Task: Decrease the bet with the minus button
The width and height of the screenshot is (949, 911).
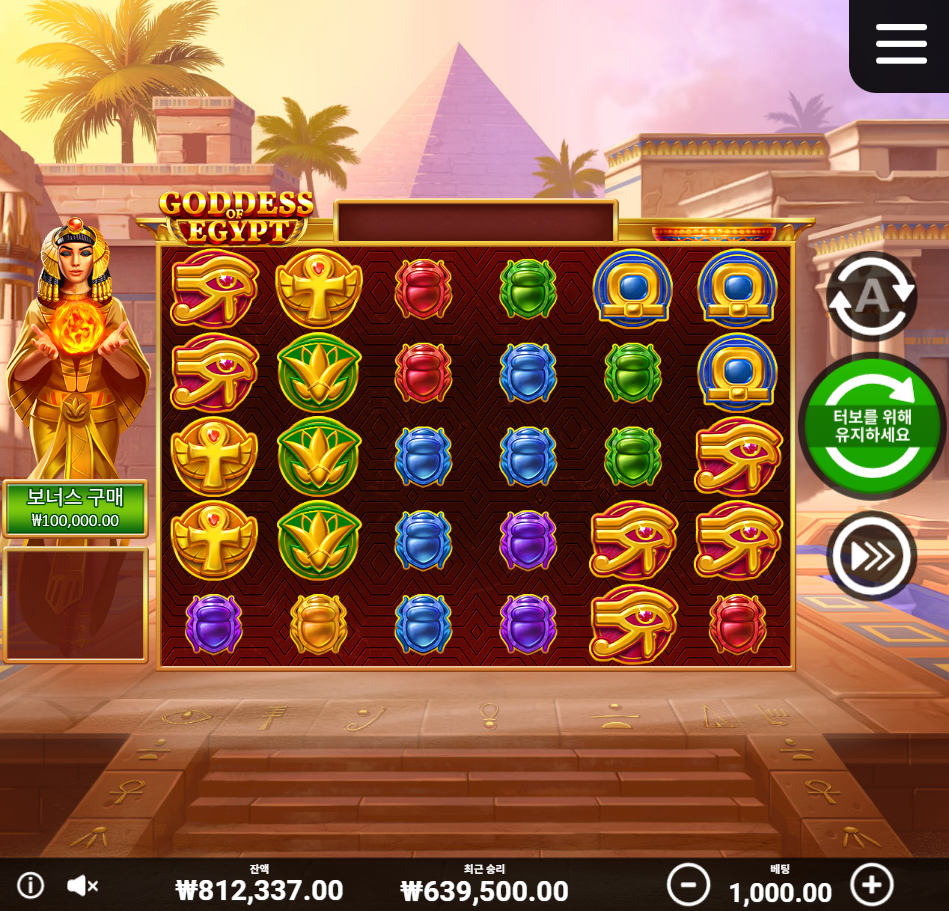Action: pyautogui.click(x=688, y=885)
